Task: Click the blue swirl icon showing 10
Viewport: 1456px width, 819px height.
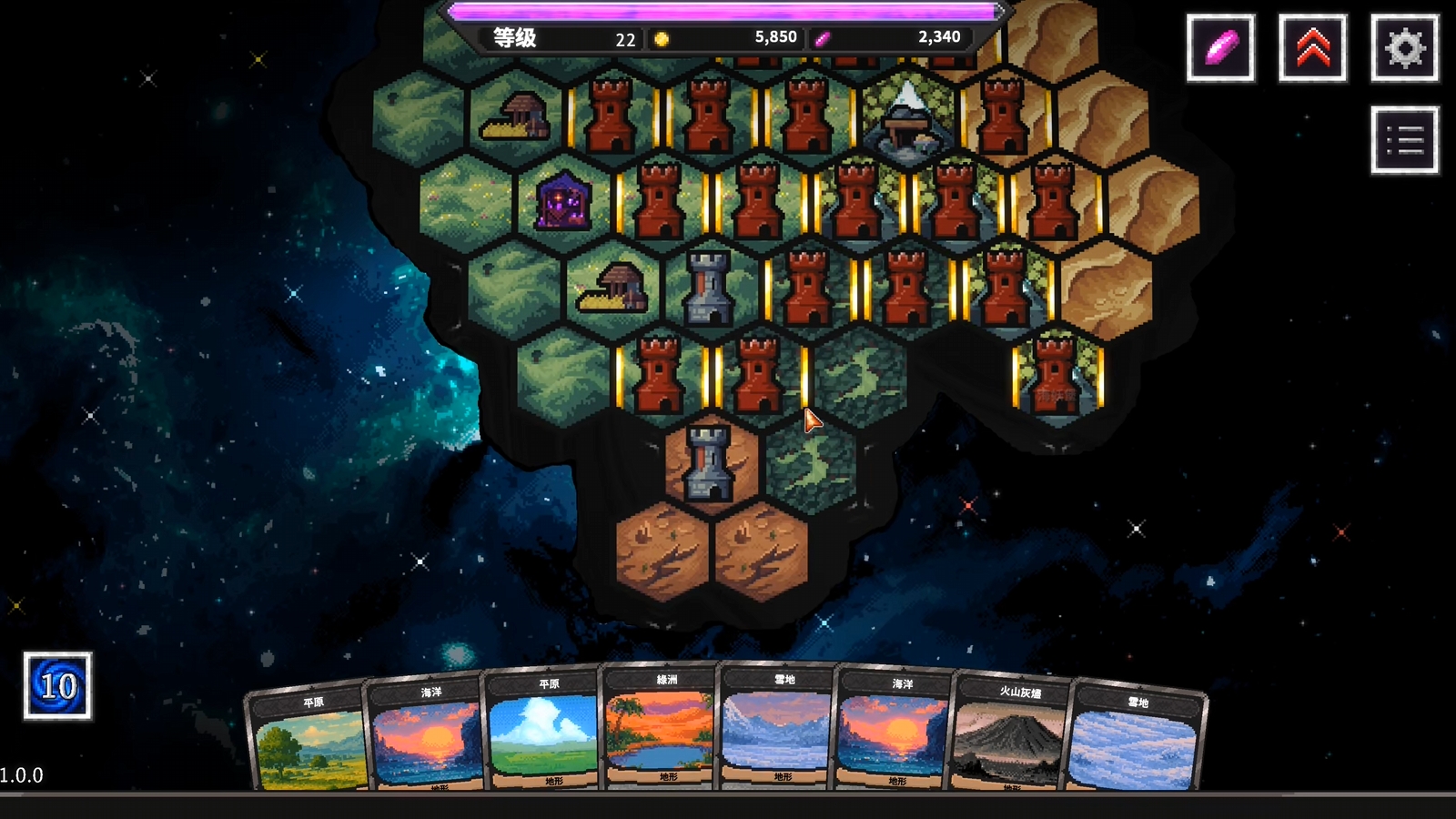Action: (57, 686)
